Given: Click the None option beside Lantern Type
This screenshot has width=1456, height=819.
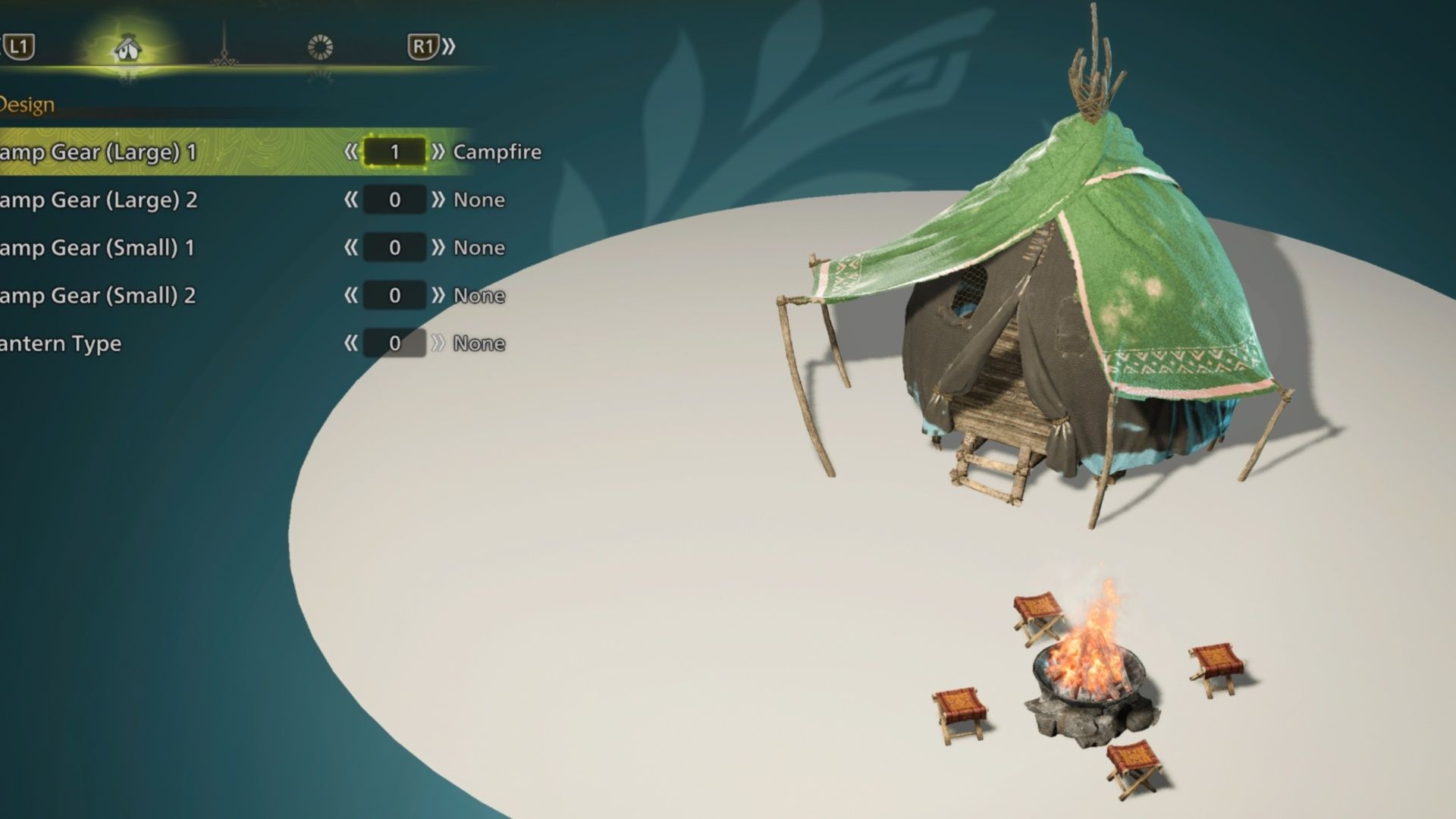Looking at the screenshot, I should pos(480,343).
